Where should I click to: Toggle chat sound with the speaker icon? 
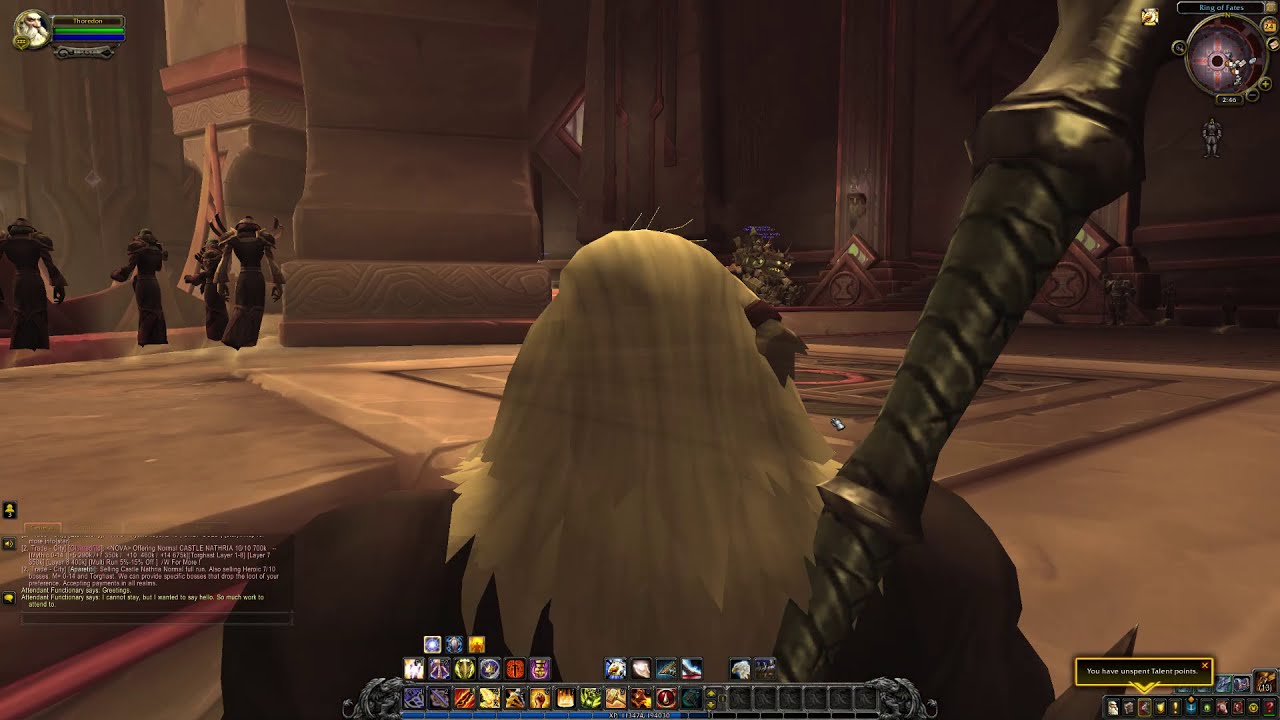8,543
